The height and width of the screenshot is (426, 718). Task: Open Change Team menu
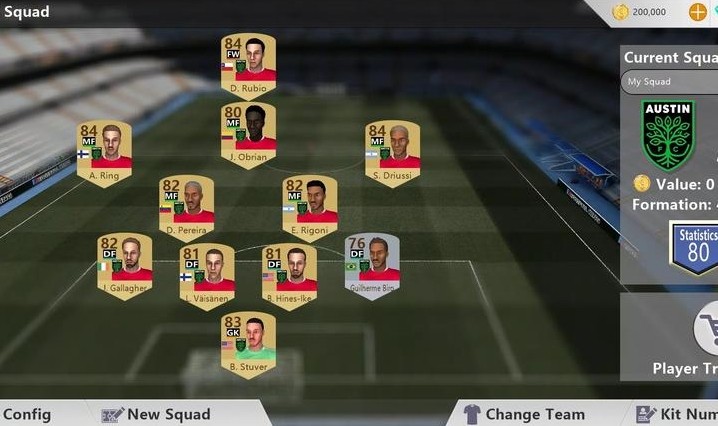(525, 414)
